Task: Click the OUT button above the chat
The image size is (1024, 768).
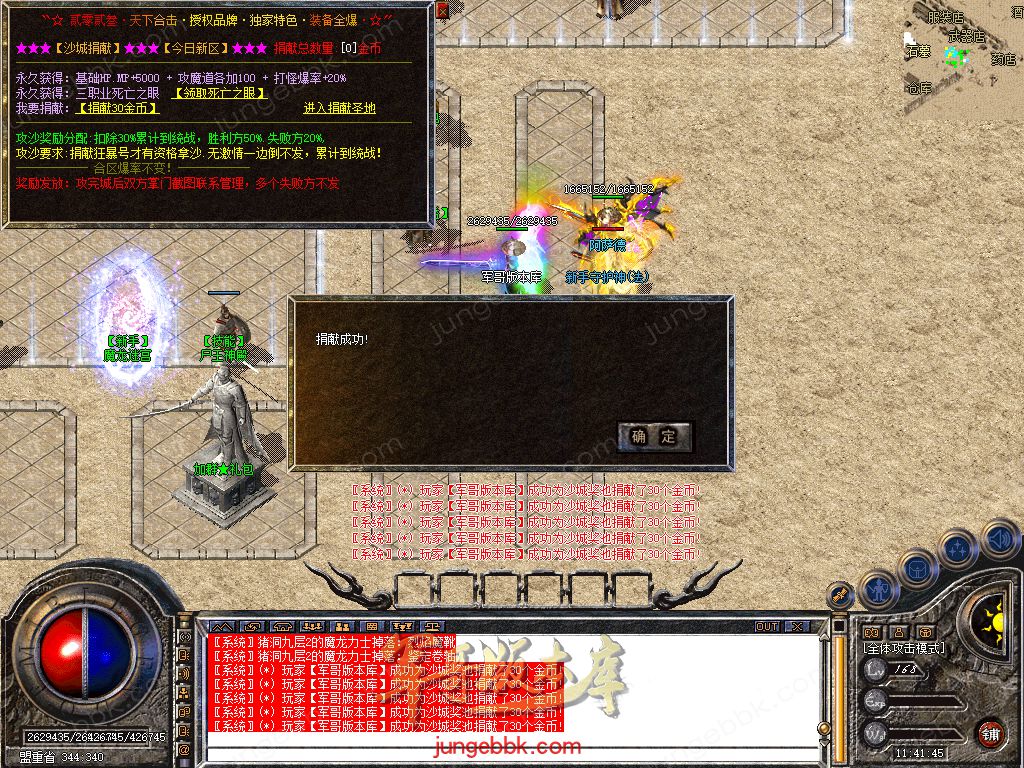Action: pos(767,626)
